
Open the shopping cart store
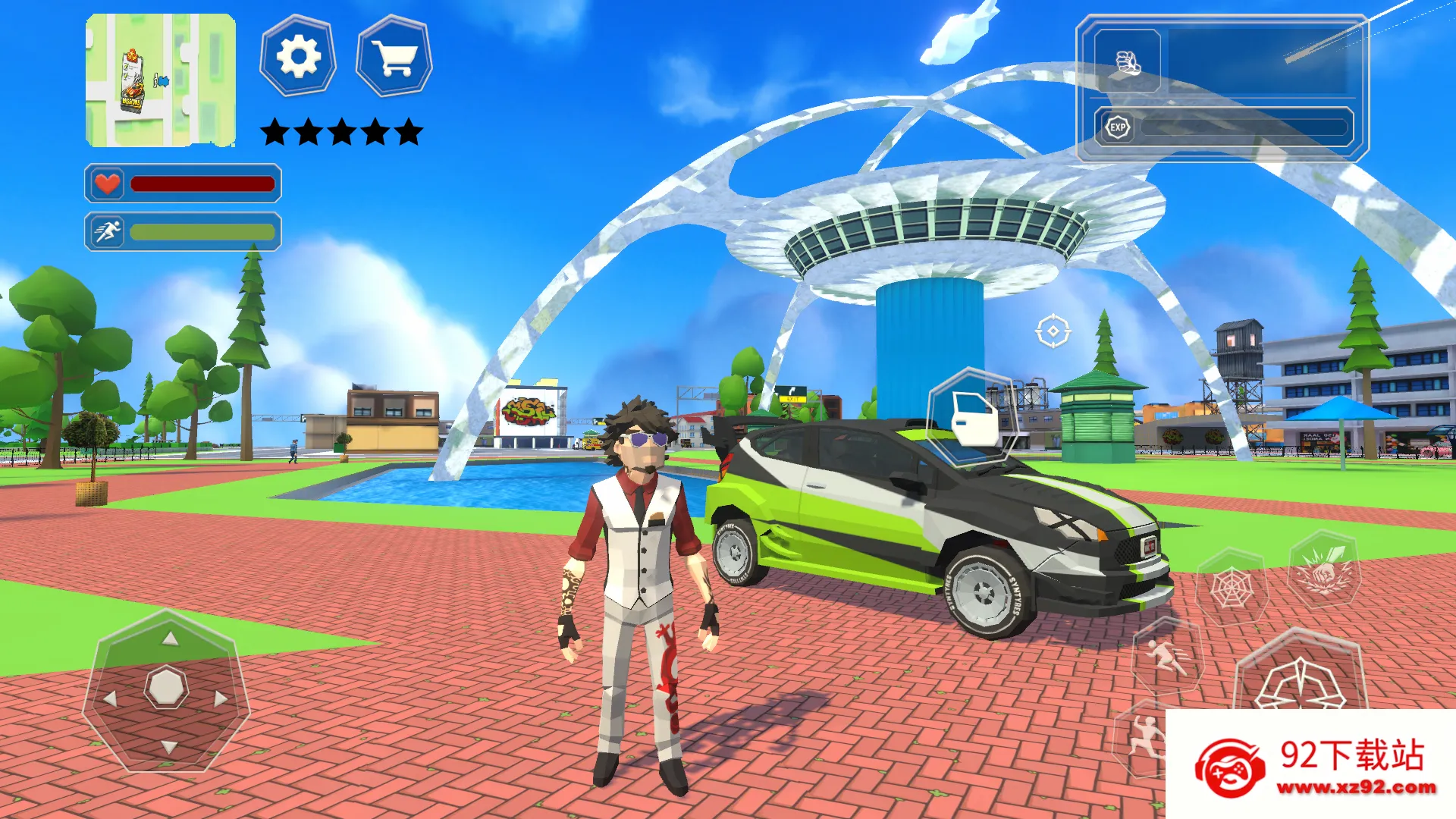click(394, 57)
